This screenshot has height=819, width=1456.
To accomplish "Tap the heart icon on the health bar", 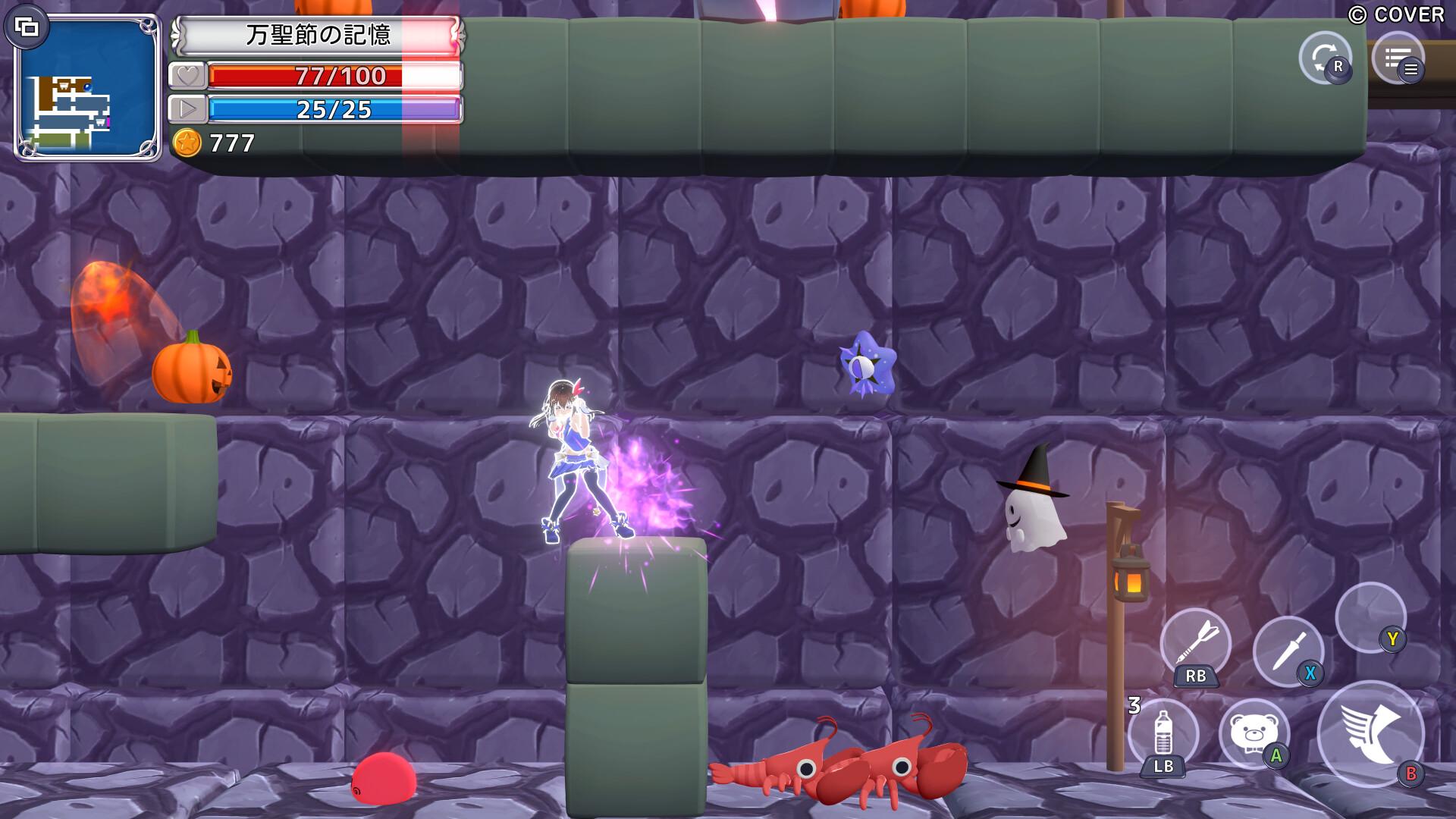I will pyautogui.click(x=190, y=77).
